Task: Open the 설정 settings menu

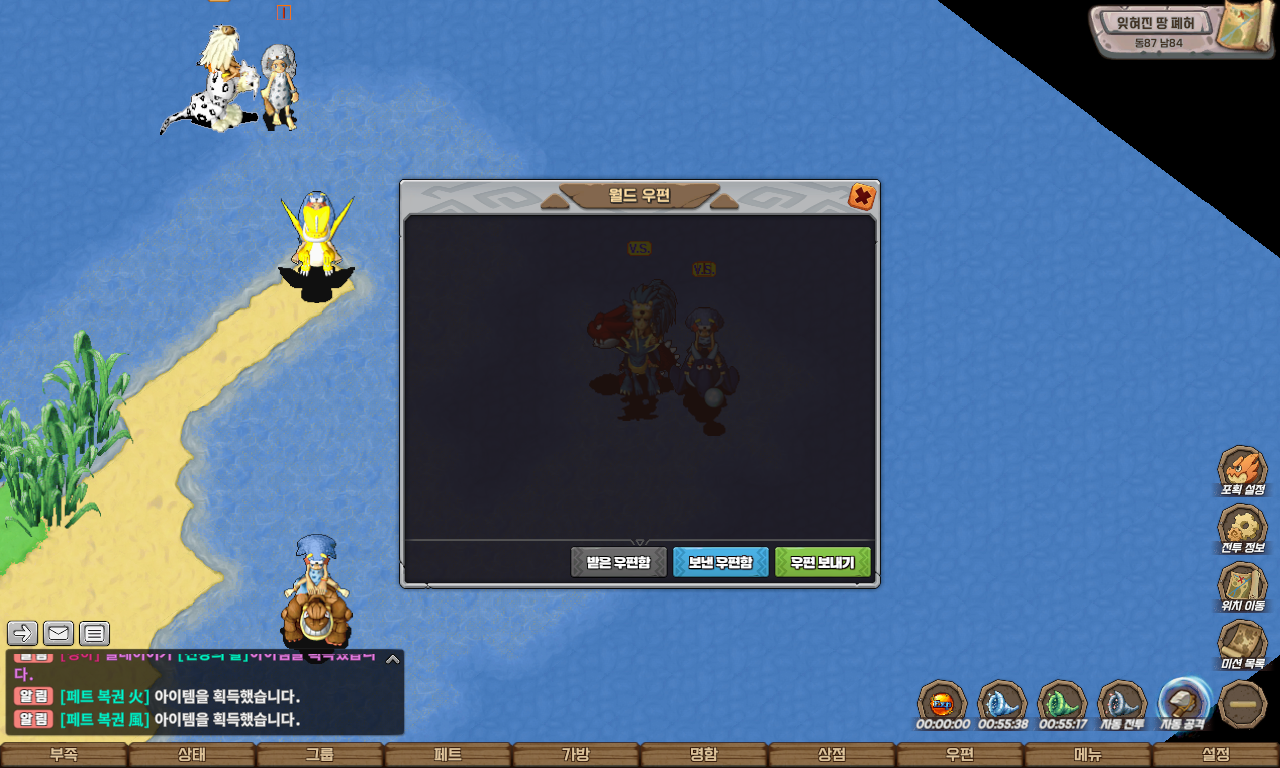Action: tap(1216, 755)
